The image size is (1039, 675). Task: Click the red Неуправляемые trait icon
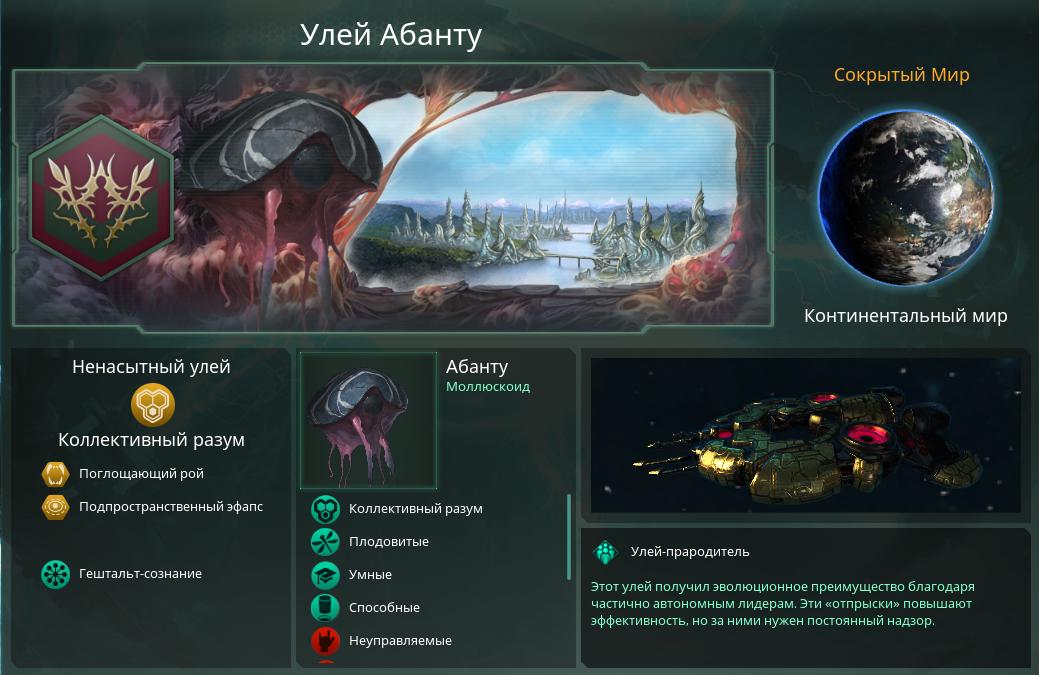[x=325, y=641]
